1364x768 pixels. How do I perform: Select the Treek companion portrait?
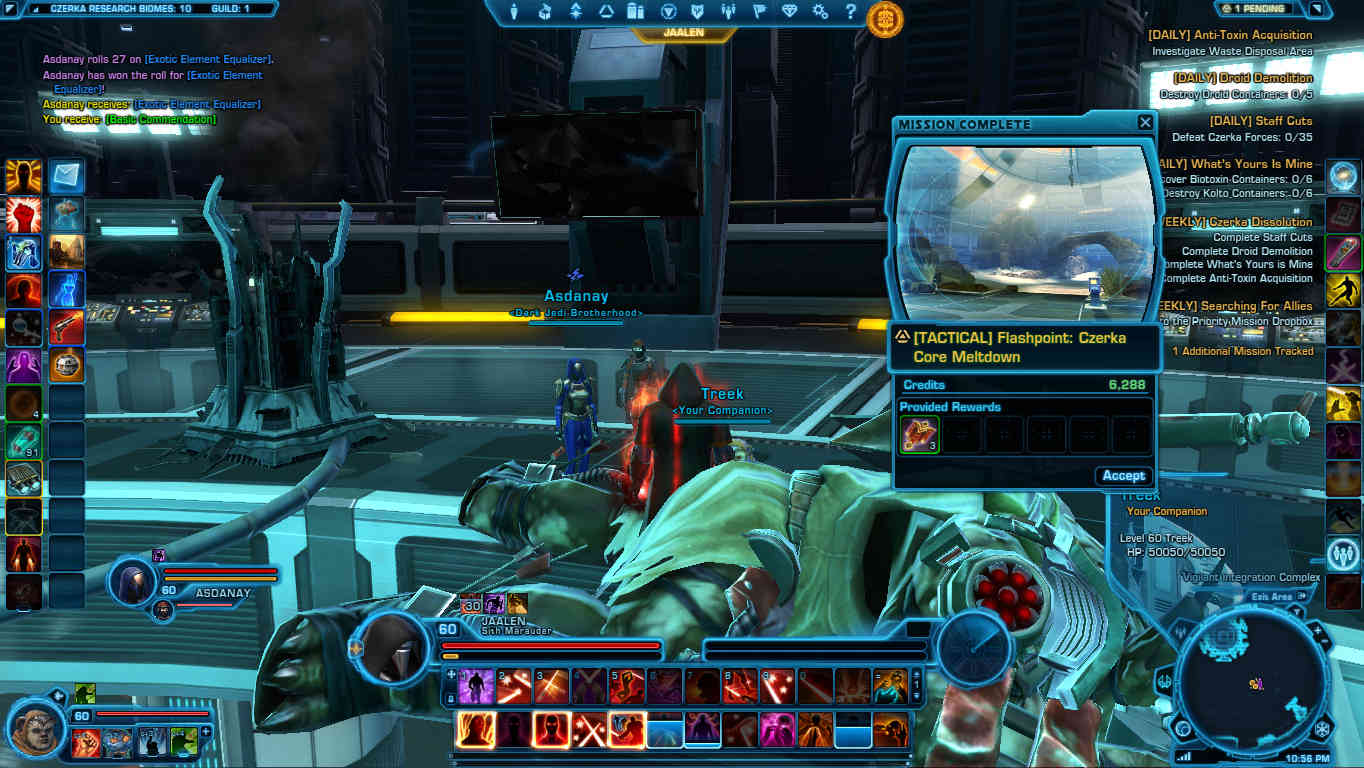[x=39, y=719]
